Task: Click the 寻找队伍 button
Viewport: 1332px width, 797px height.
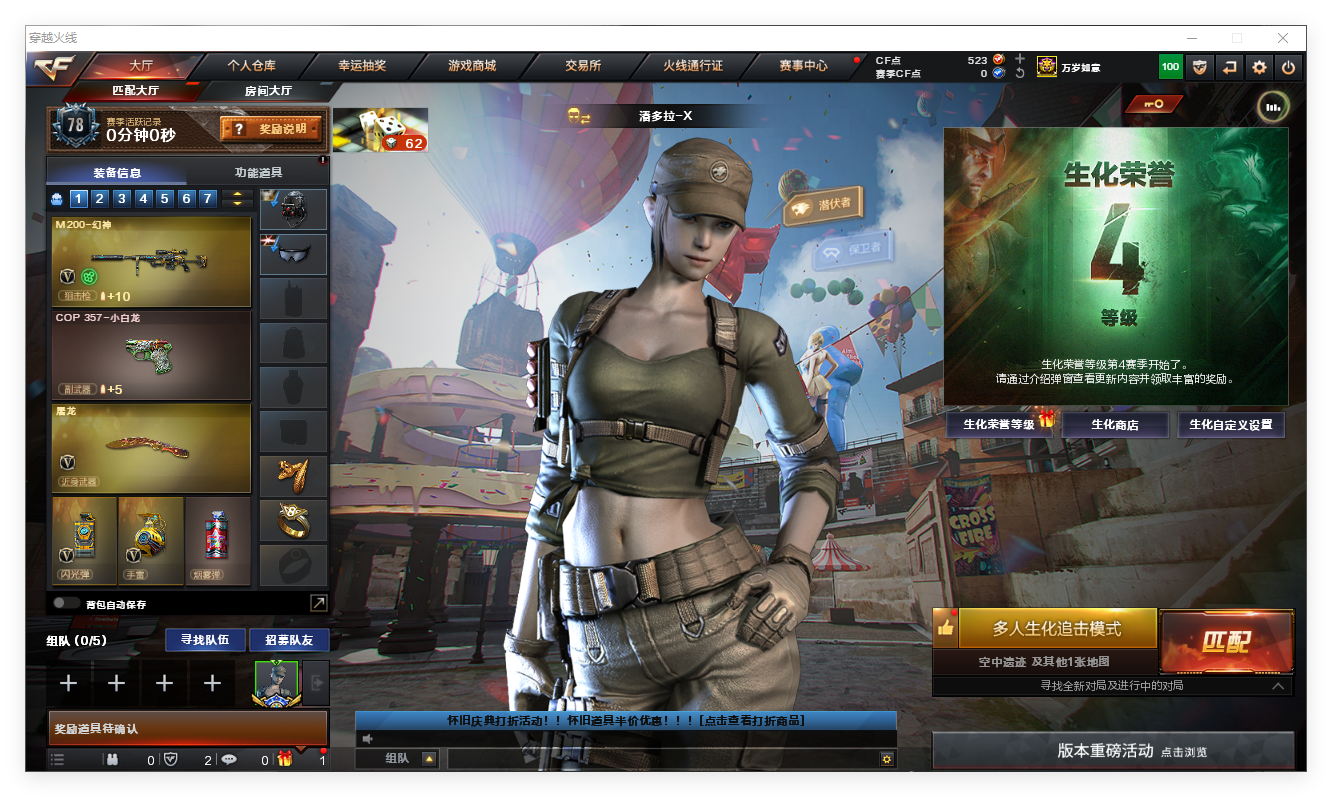Action: (x=205, y=640)
